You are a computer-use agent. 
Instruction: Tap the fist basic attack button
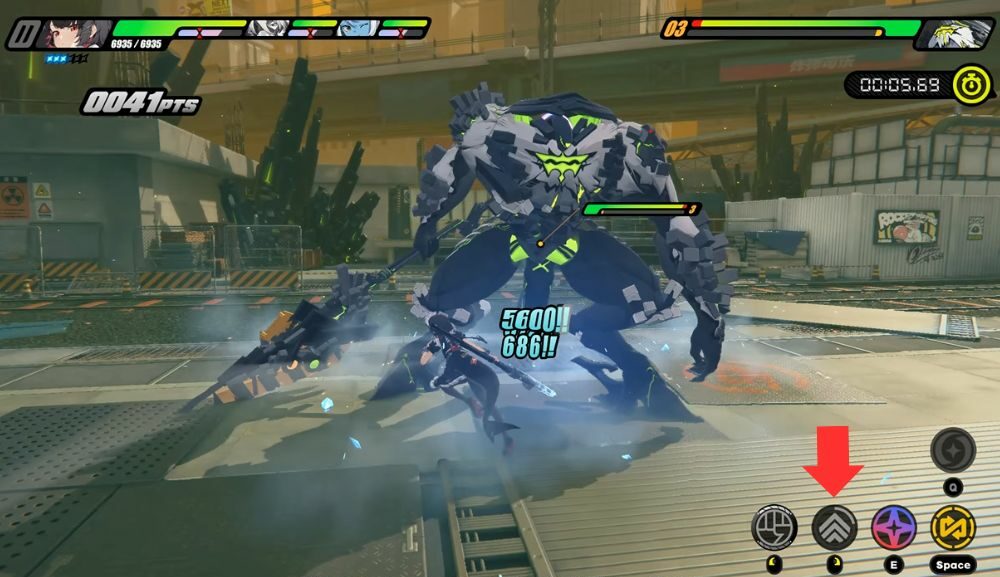(775, 527)
